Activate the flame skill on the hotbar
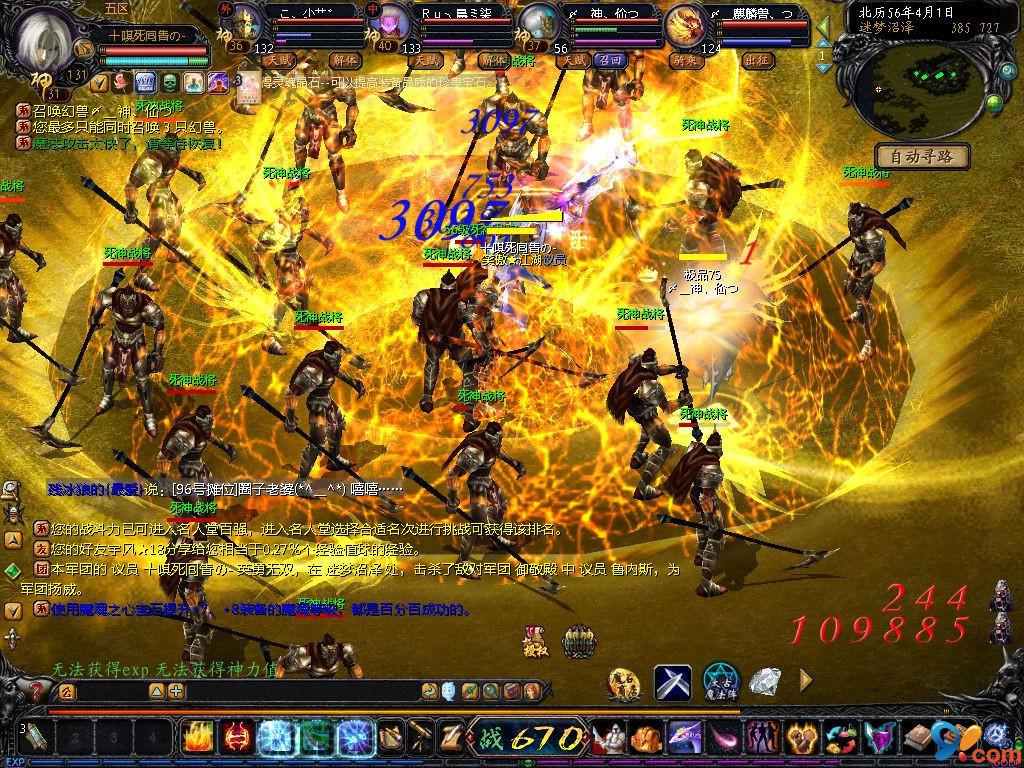The width and height of the screenshot is (1024, 768). (196, 738)
